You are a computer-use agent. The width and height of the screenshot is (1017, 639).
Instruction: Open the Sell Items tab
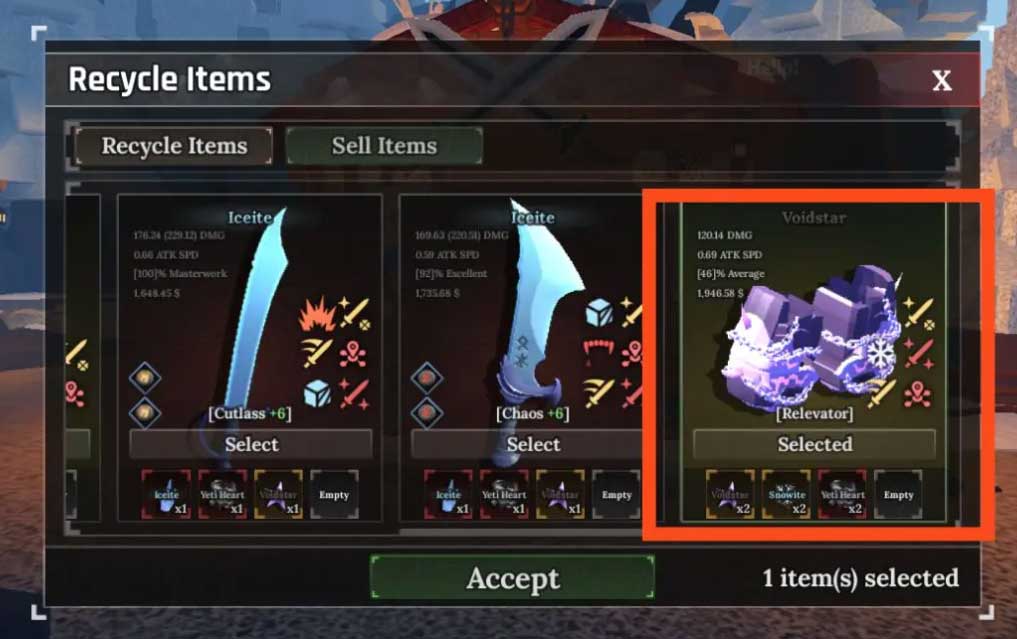click(384, 146)
